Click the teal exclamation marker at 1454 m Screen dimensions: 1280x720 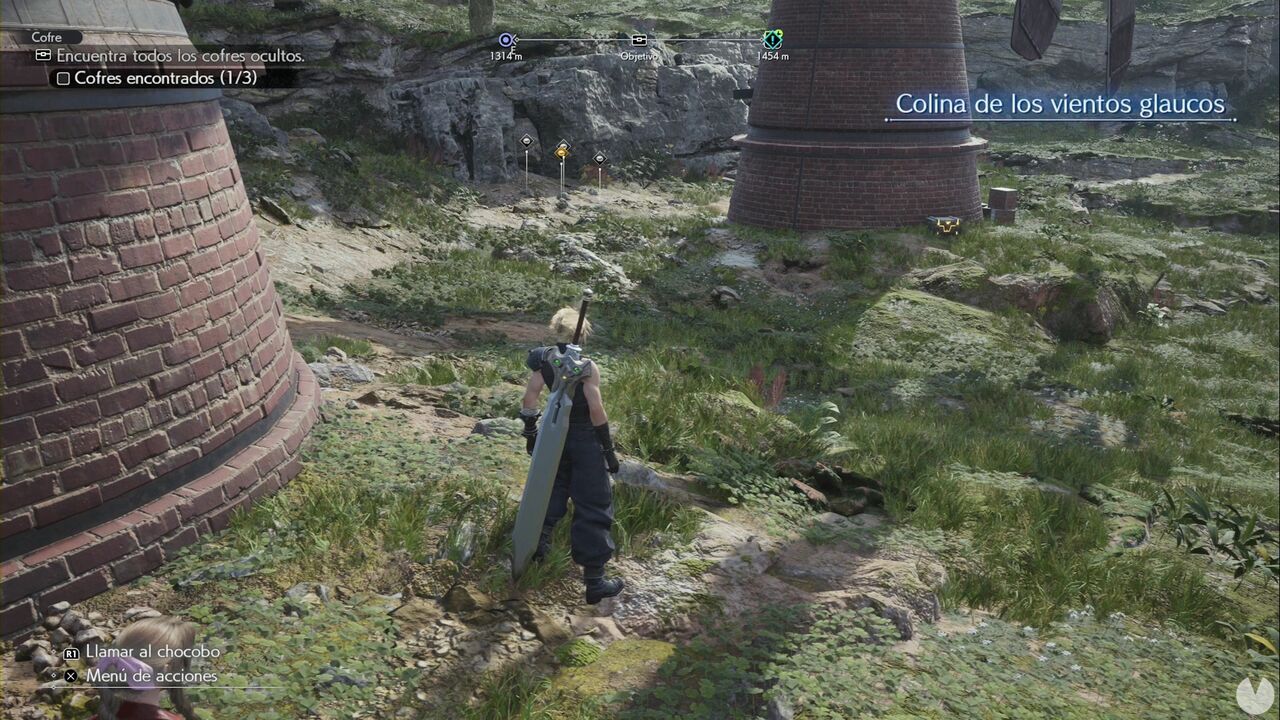[x=770, y=41]
